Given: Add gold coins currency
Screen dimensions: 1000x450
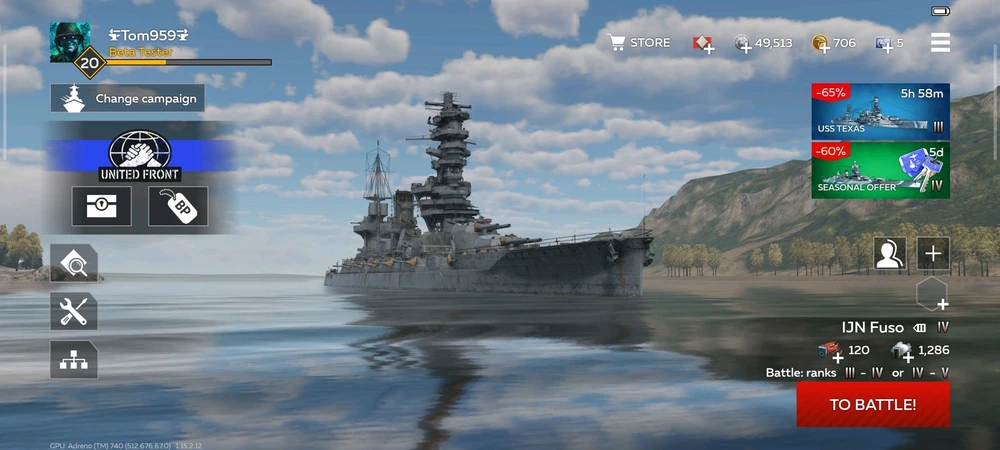Looking at the screenshot, I should click(821, 43).
